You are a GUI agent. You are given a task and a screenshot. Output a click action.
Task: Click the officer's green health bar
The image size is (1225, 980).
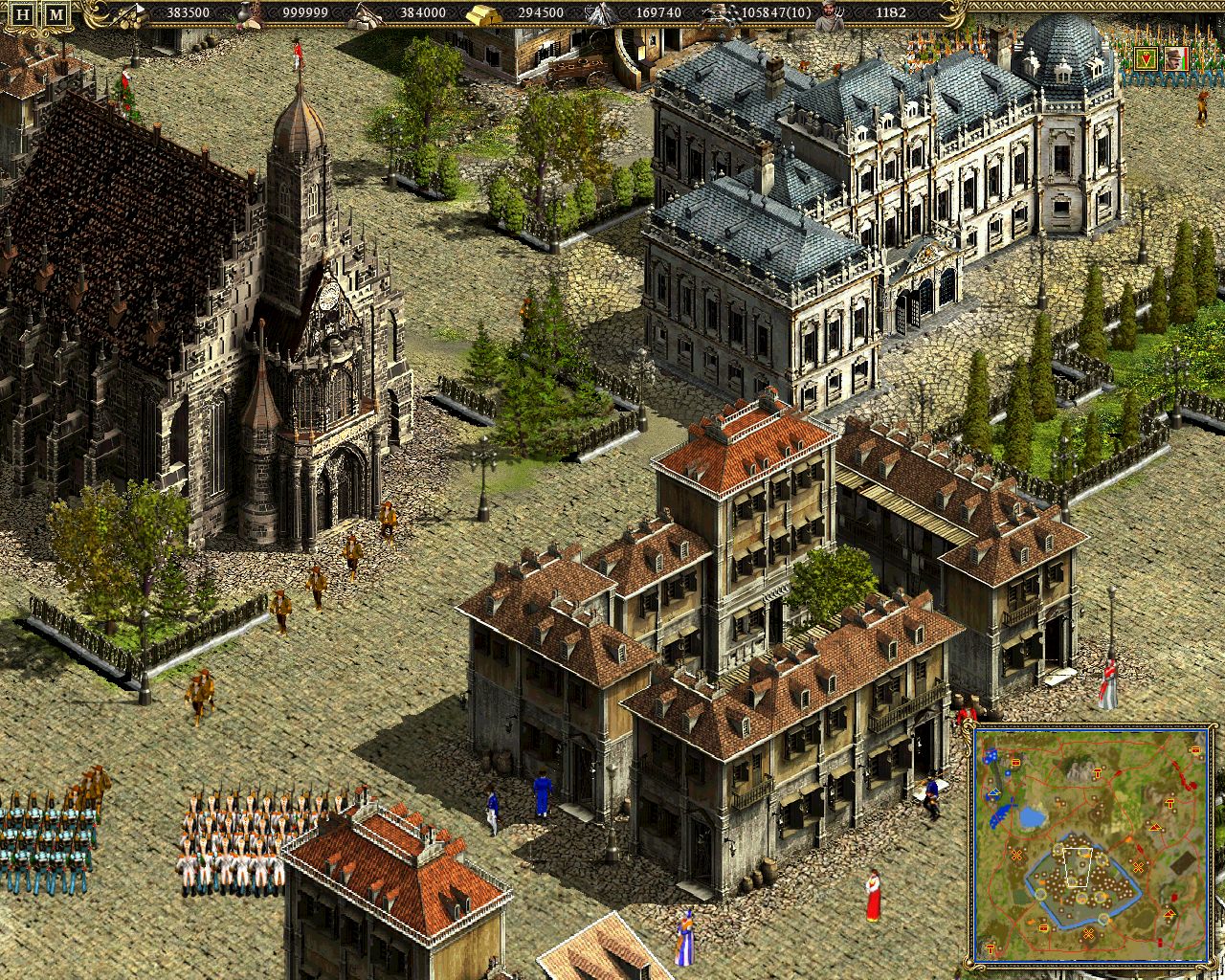[x=1184, y=62]
